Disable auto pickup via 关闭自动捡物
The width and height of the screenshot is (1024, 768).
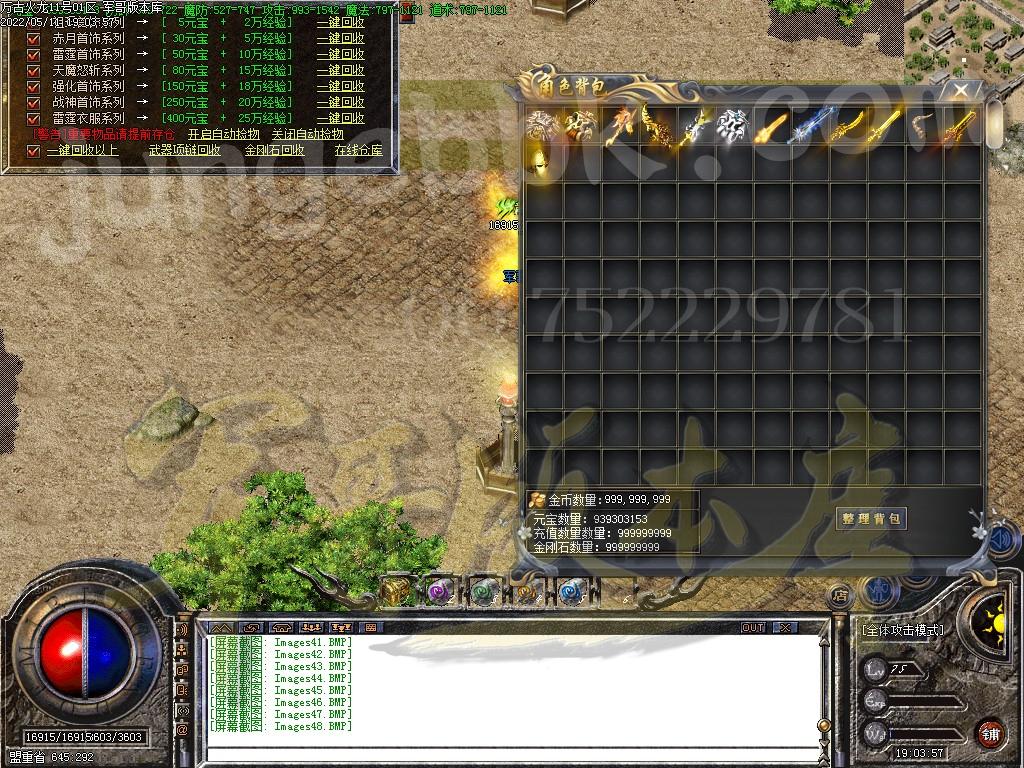(x=307, y=134)
